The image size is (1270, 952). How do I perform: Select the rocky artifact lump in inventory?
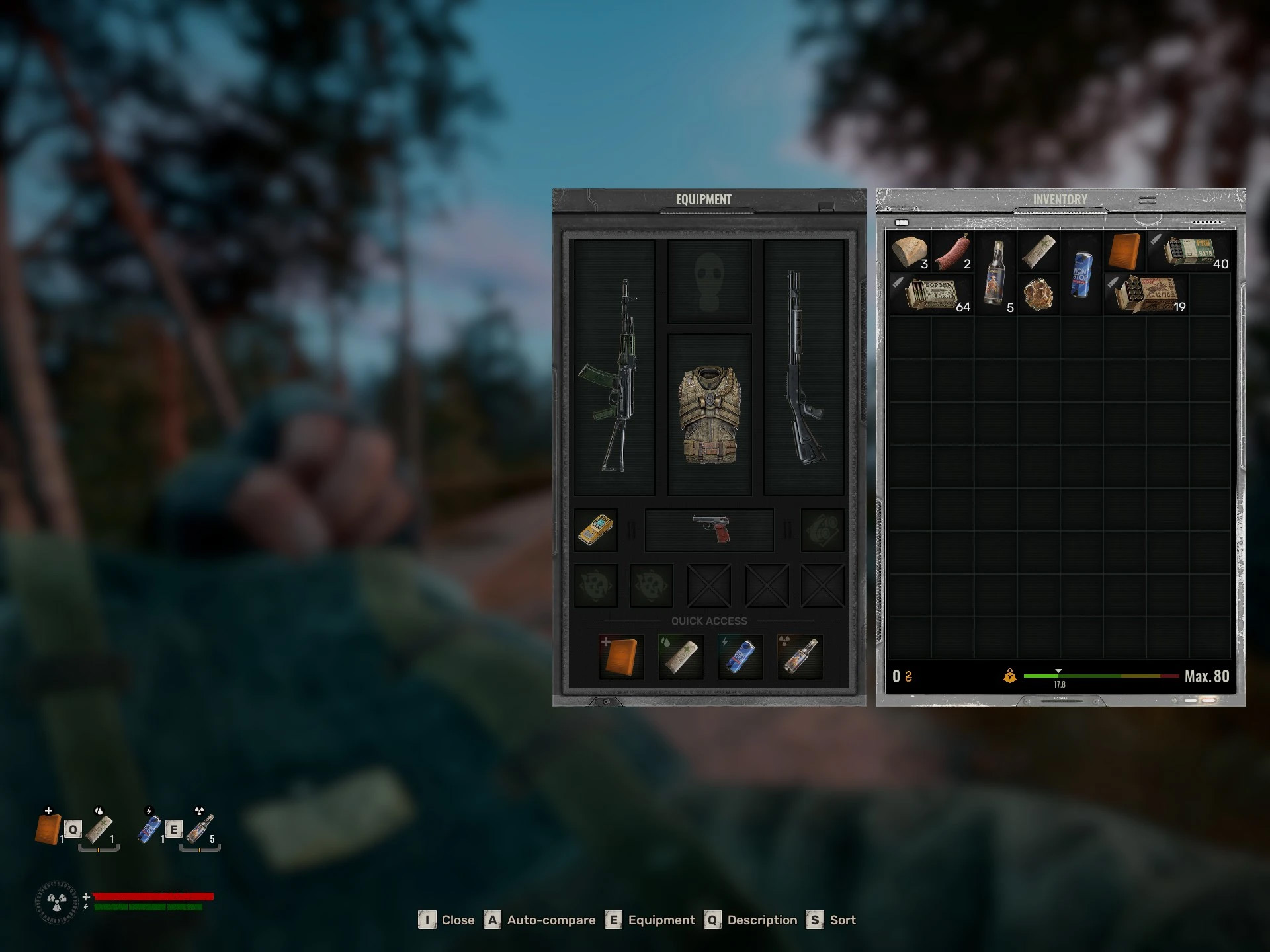(x=1037, y=294)
